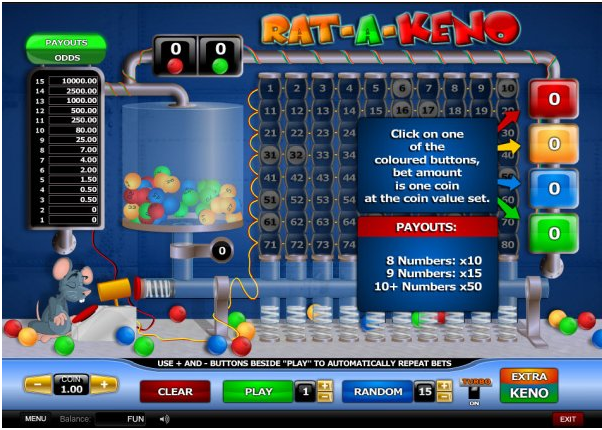
Task: Pick the blue coloured bet button
Action: point(553,188)
